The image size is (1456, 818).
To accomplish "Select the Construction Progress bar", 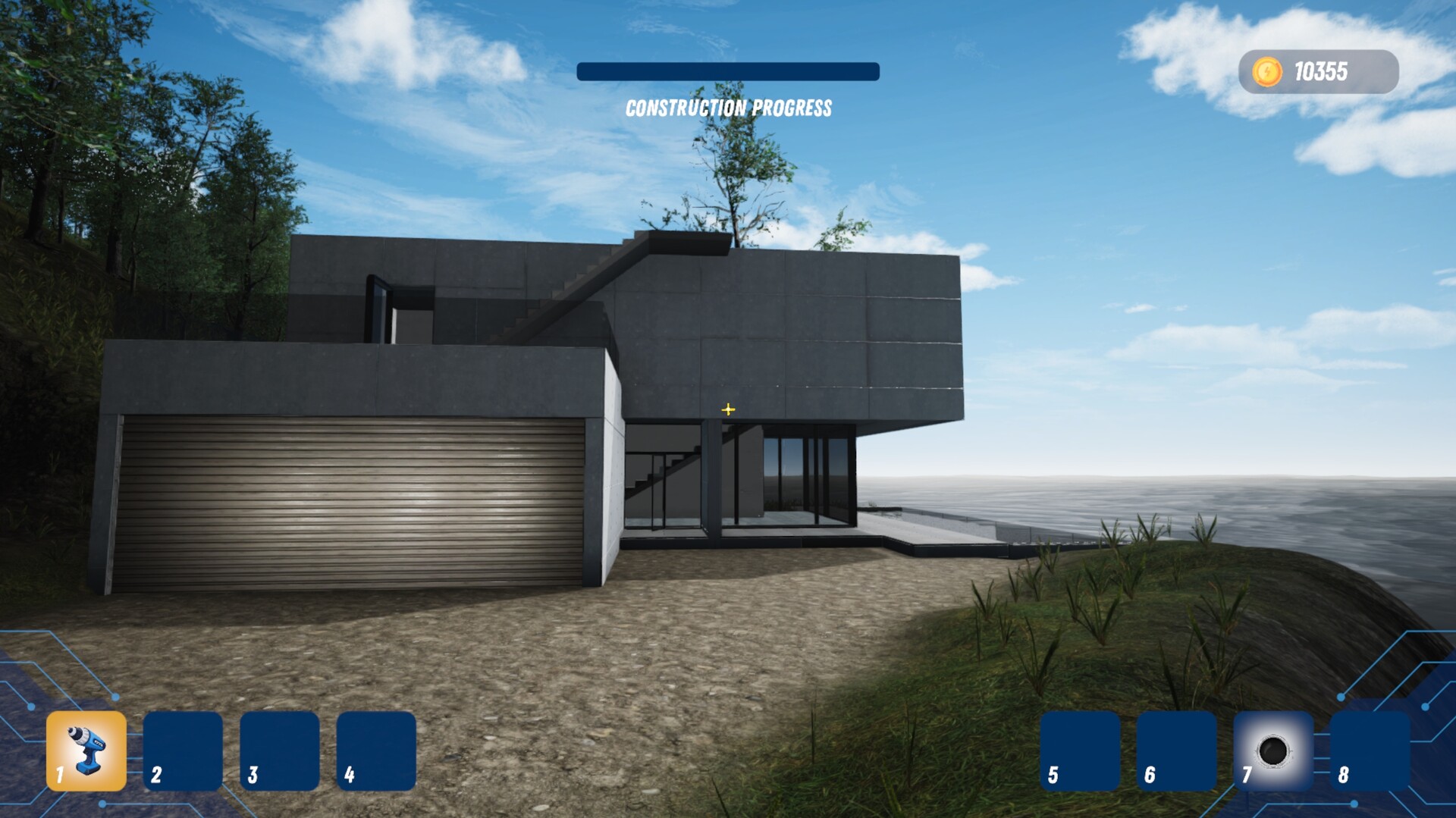I will pos(728,72).
